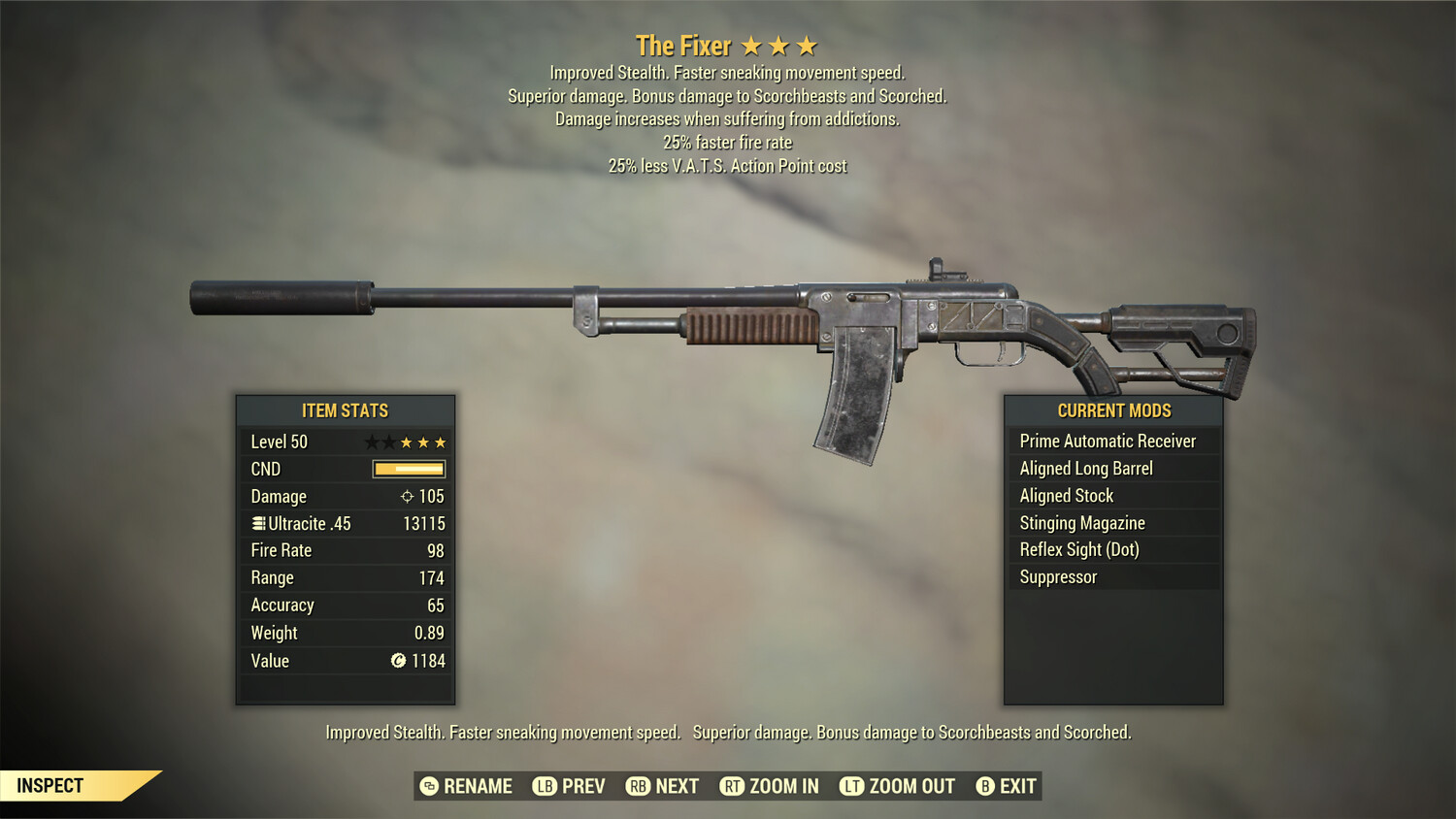Screen dimensions: 1456x819
Task: Select the ITEM STATS panel header
Action: click(x=345, y=410)
